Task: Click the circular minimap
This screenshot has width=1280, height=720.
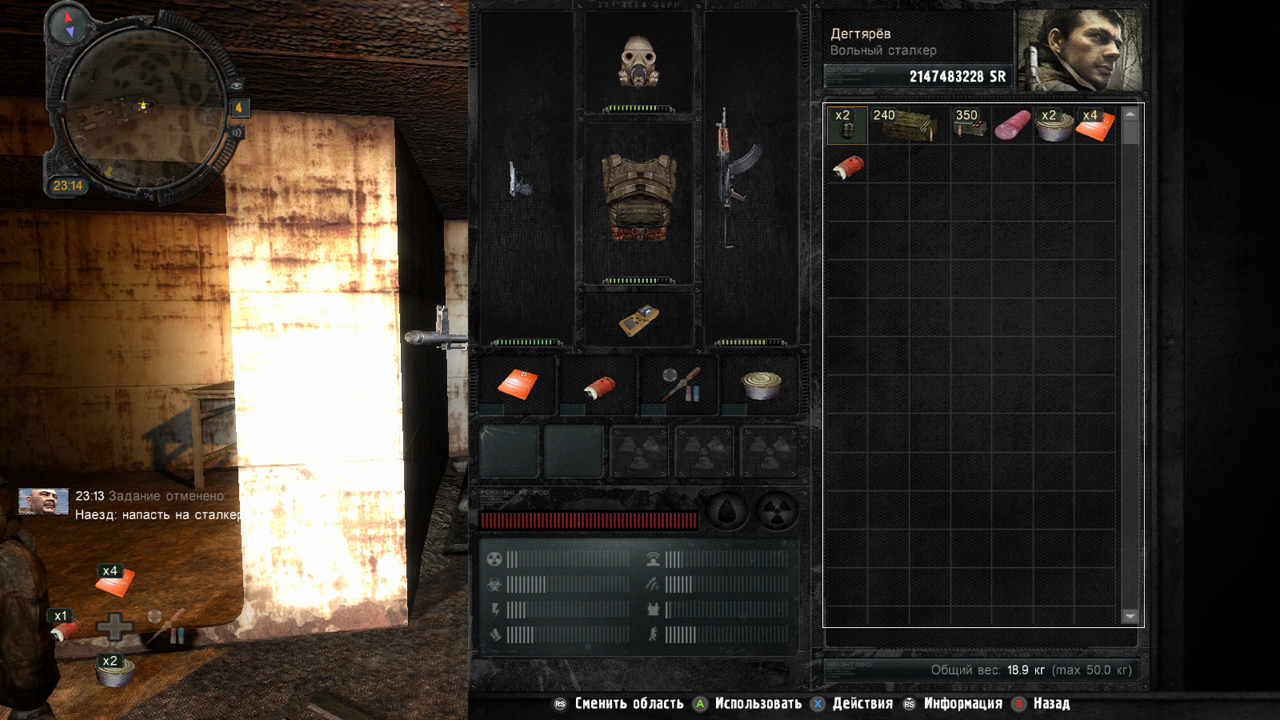Action: click(142, 104)
